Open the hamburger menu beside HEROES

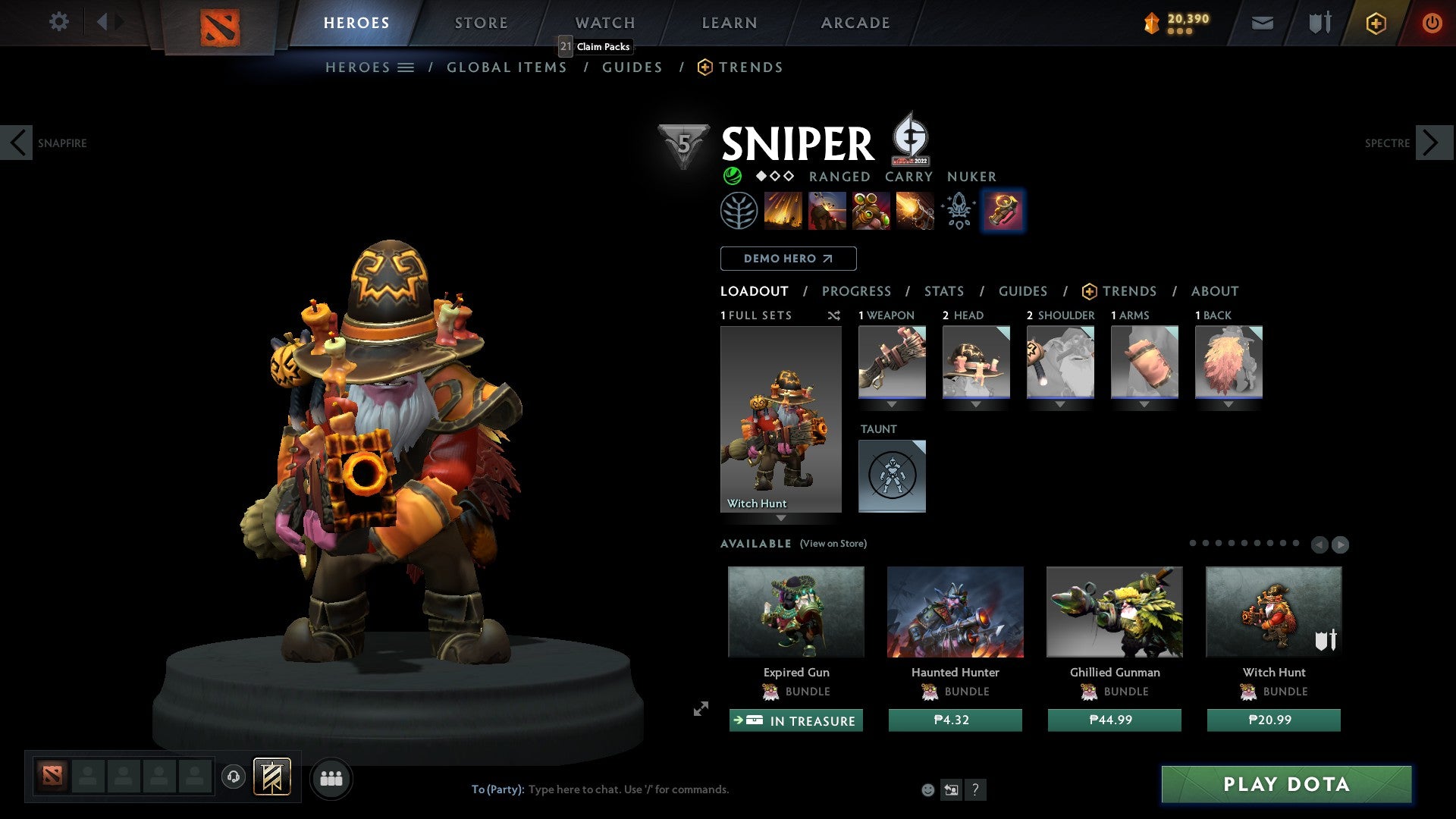coord(405,67)
